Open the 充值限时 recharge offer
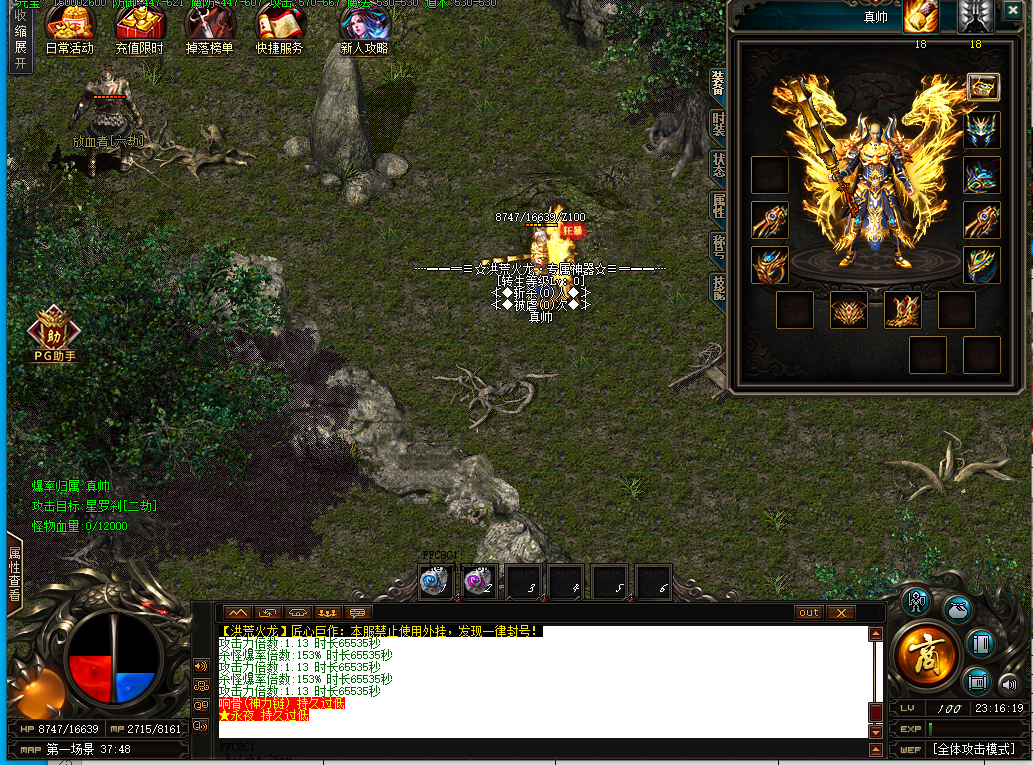 [x=140, y=30]
